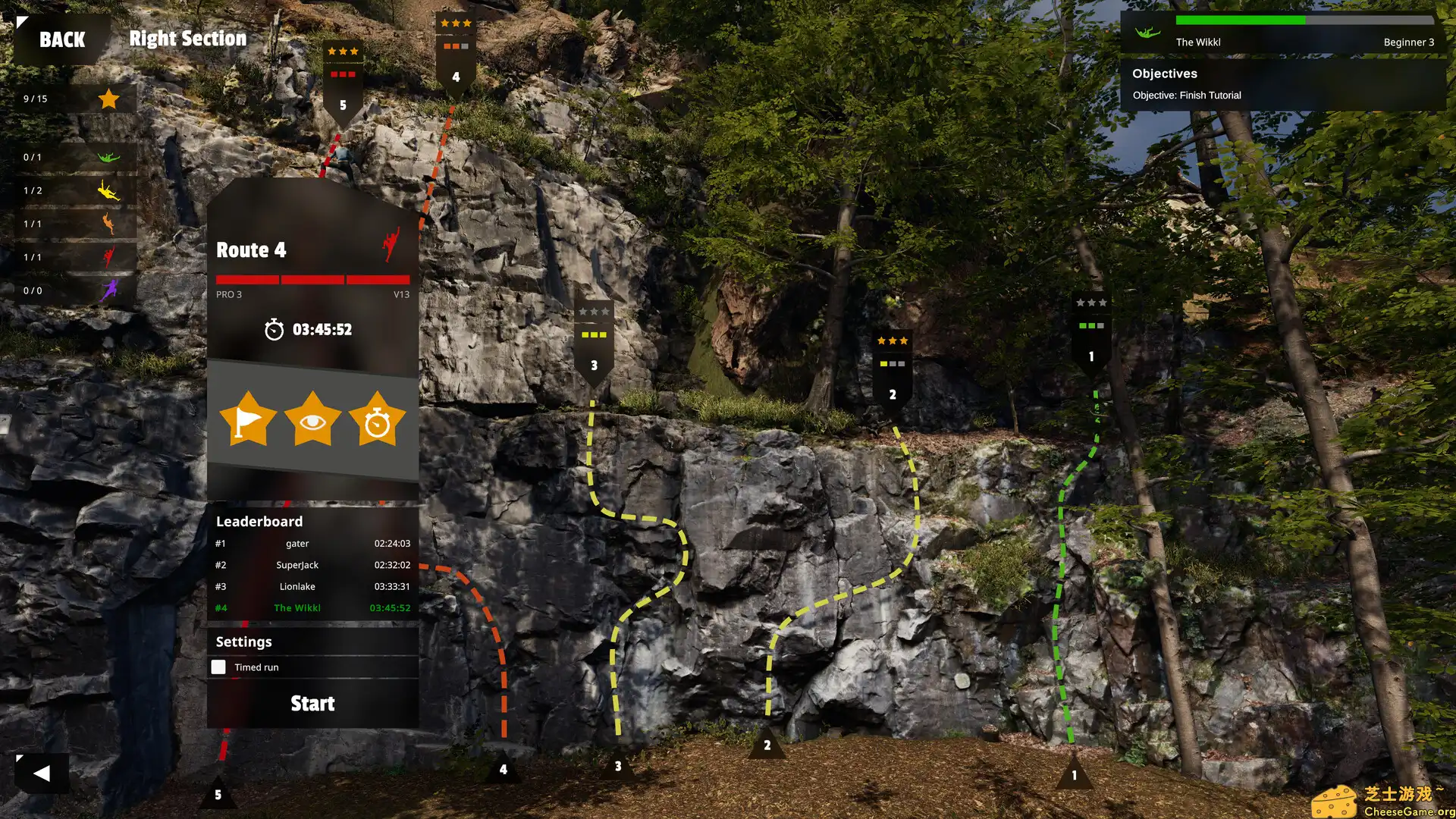Toggle the orange climber filter
This screenshot has height=819, width=1456.
(x=108, y=224)
